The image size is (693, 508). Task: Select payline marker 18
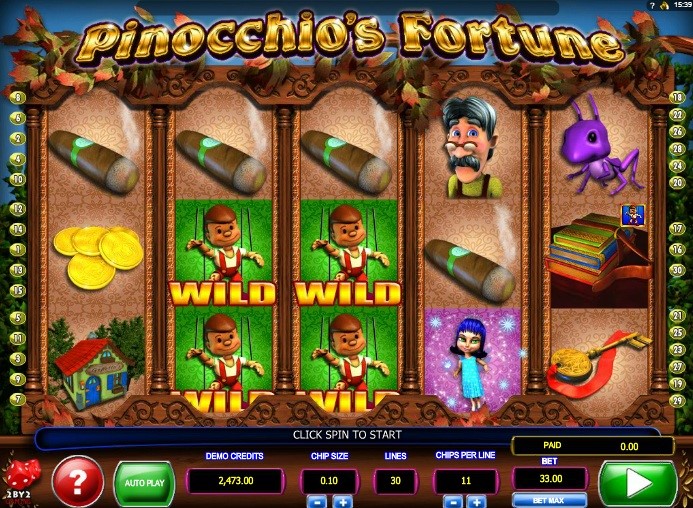(677, 97)
